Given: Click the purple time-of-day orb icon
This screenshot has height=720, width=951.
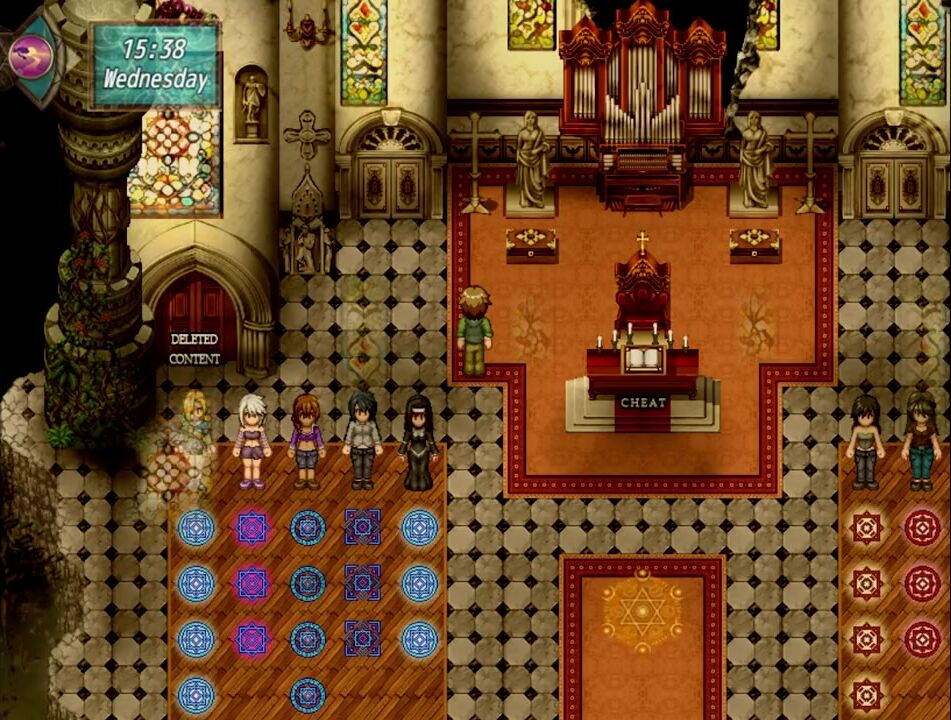Looking at the screenshot, I should (x=31, y=57).
